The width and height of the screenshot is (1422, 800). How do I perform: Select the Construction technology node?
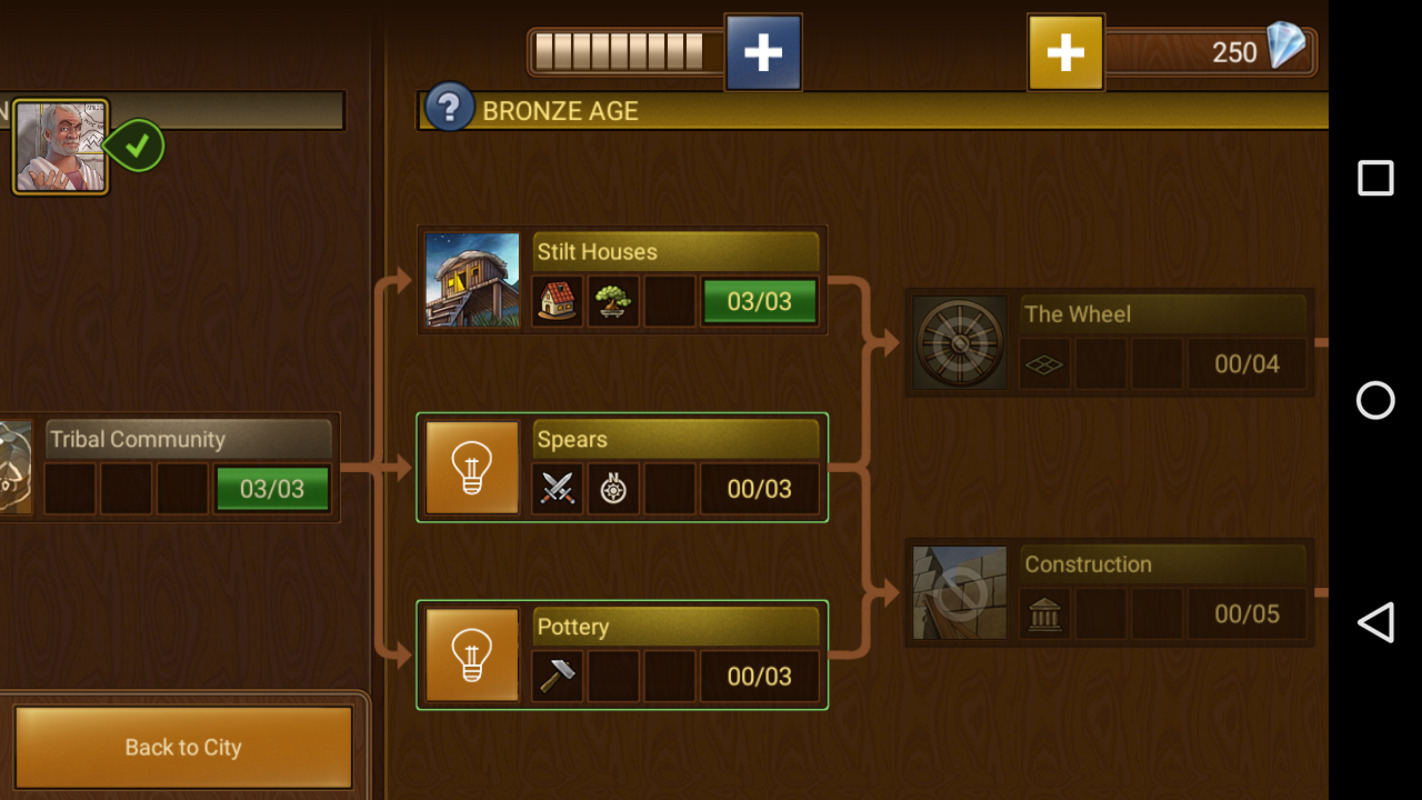click(1109, 592)
